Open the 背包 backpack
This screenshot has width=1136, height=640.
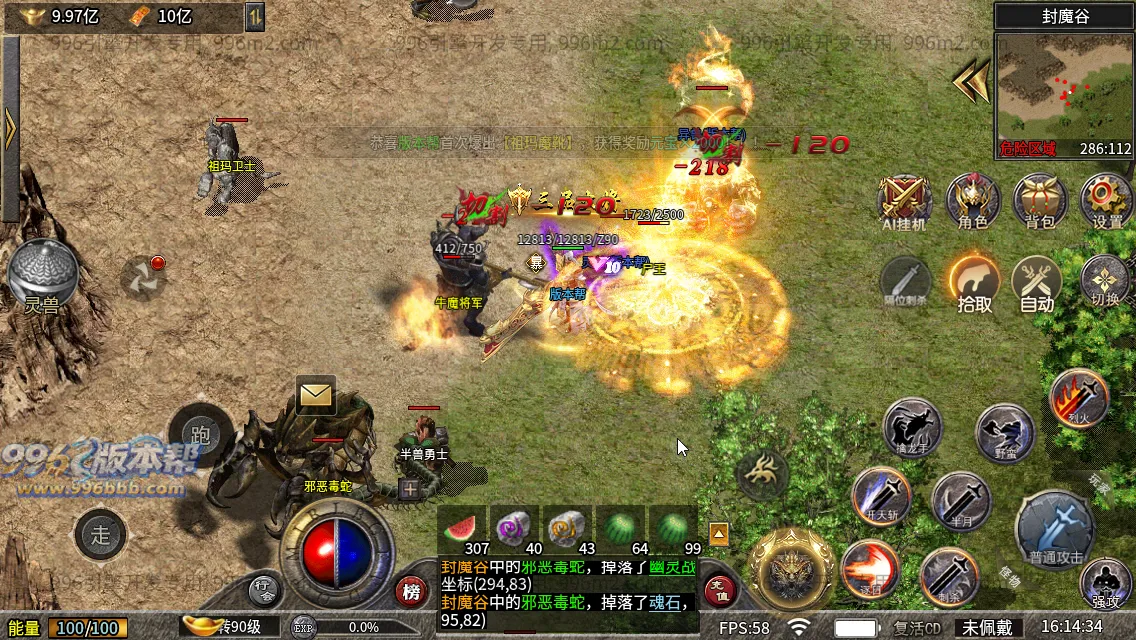[x=1040, y=198]
